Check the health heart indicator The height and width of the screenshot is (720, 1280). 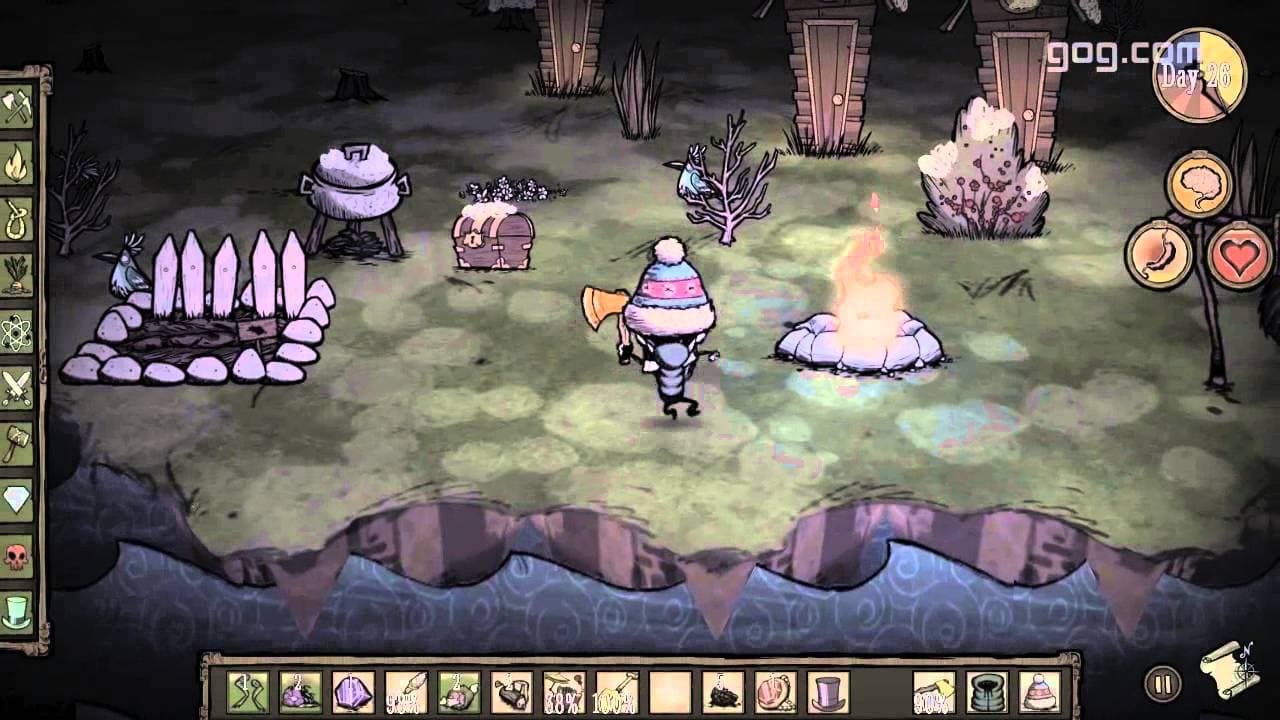[1240, 255]
